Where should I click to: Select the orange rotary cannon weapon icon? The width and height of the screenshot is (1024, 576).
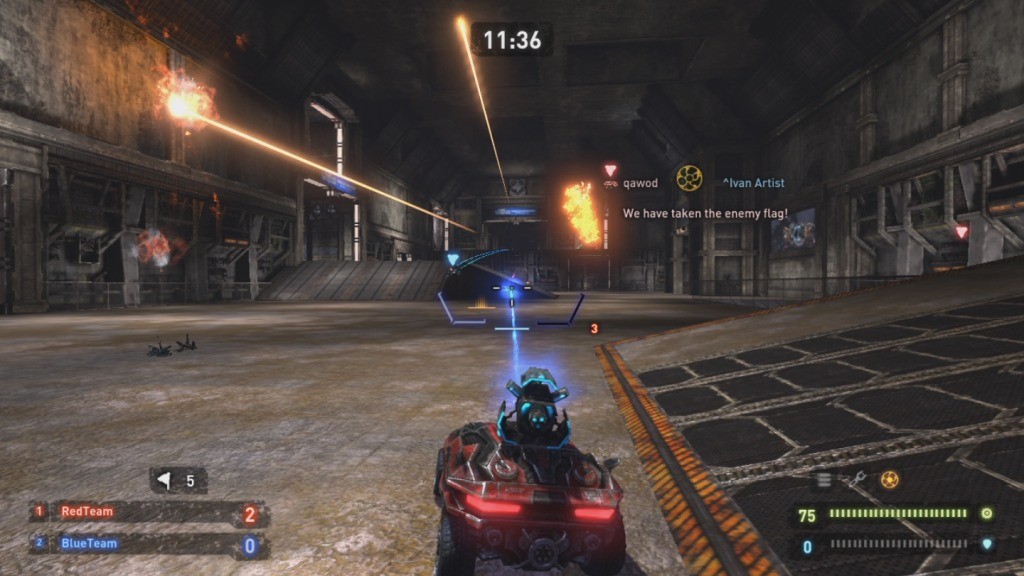[x=889, y=480]
